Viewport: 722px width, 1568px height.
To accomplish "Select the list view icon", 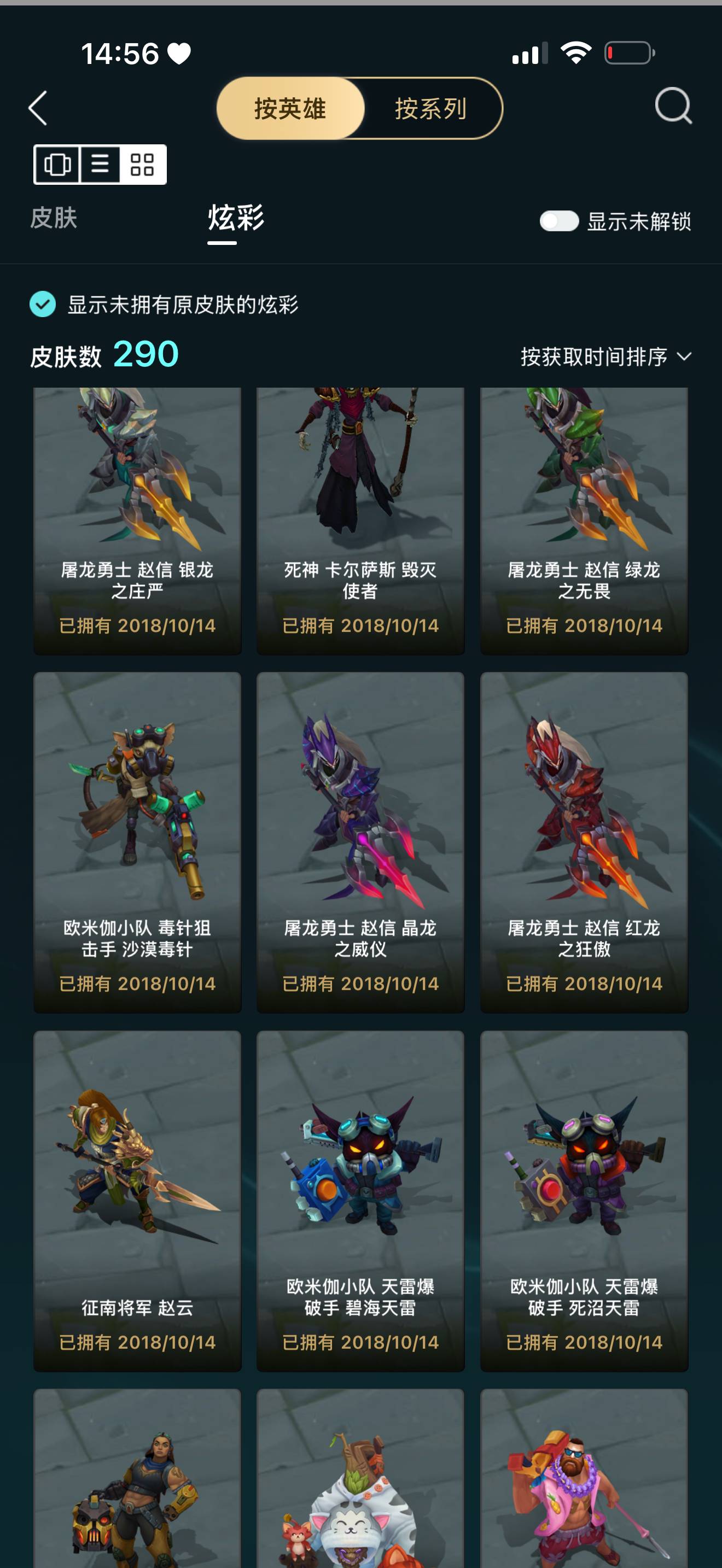I will tap(101, 165).
